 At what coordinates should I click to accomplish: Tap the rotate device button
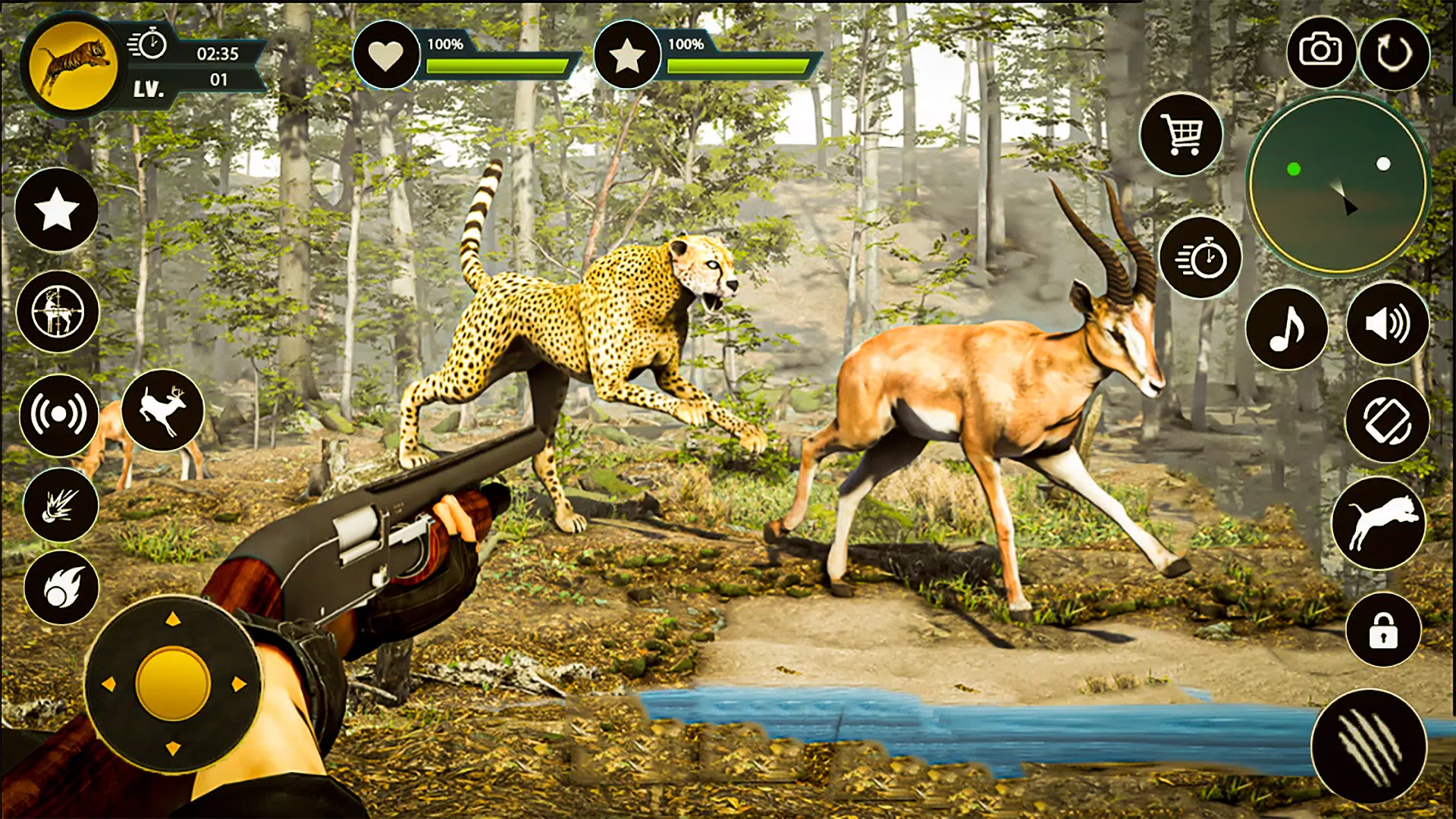tap(1387, 421)
